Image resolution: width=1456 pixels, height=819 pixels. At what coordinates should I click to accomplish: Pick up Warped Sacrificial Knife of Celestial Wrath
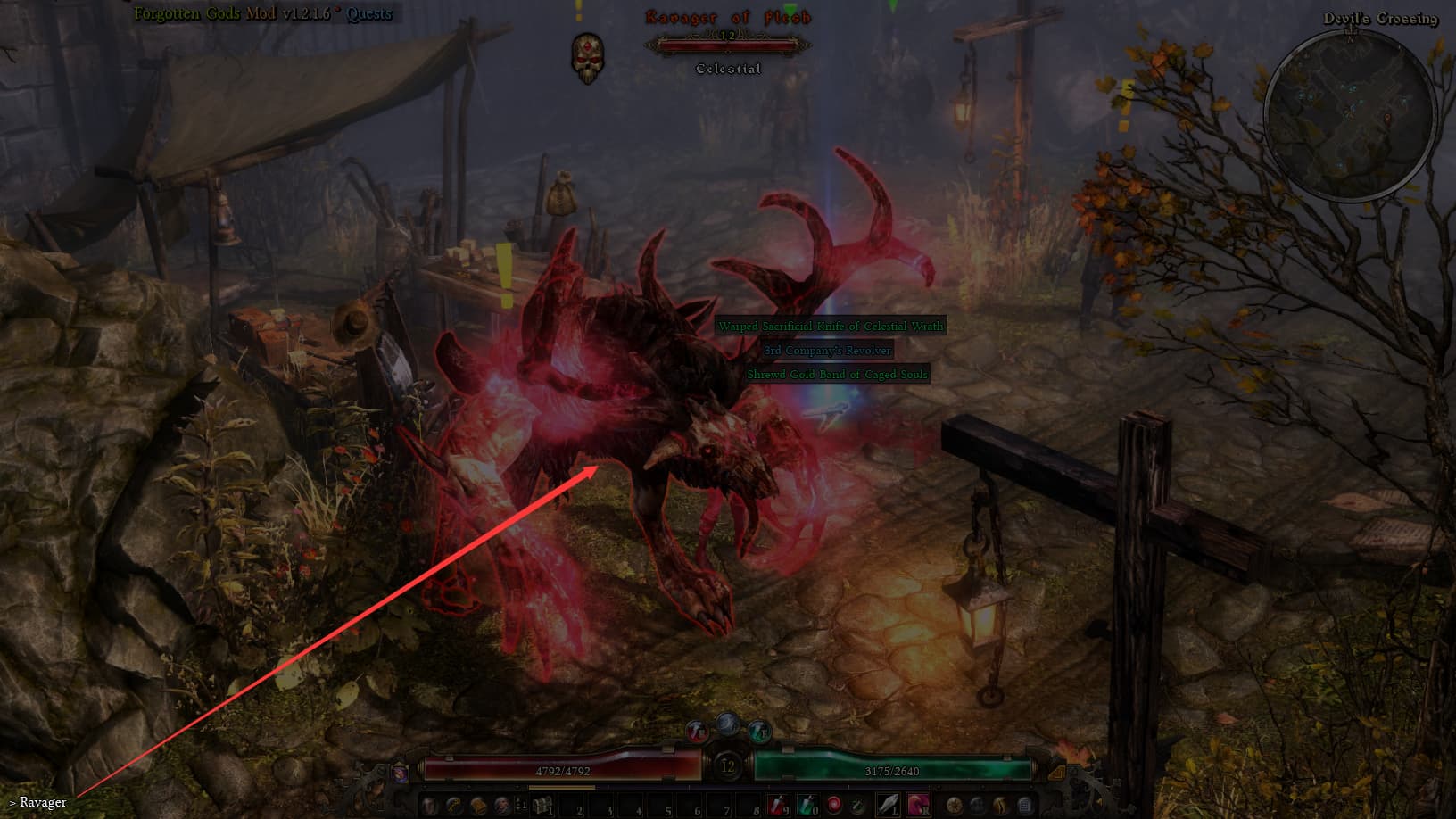[x=831, y=327]
